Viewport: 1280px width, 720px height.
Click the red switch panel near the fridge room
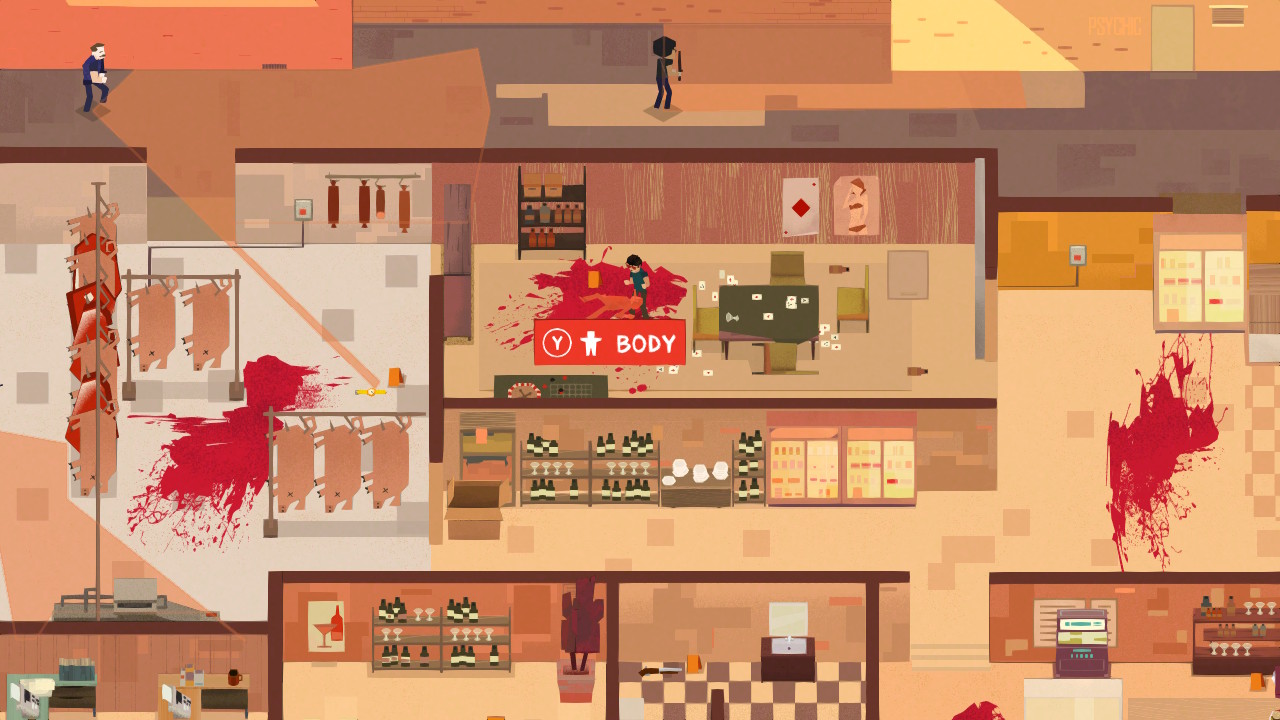pyautogui.click(x=1077, y=256)
